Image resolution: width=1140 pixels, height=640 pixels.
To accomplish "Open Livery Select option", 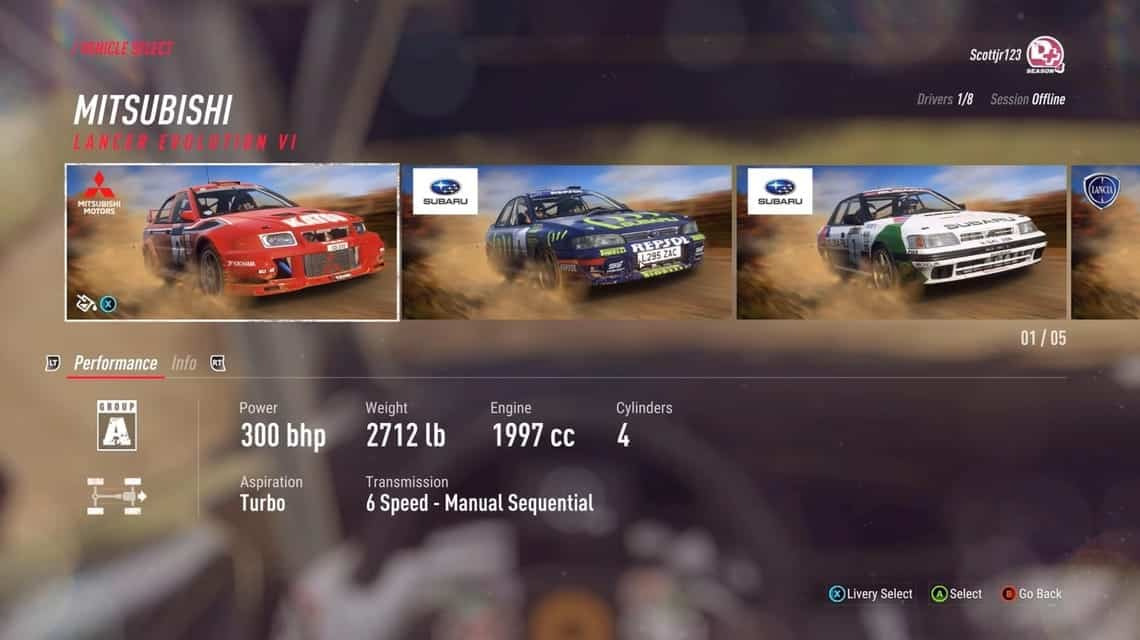I will (x=870, y=594).
